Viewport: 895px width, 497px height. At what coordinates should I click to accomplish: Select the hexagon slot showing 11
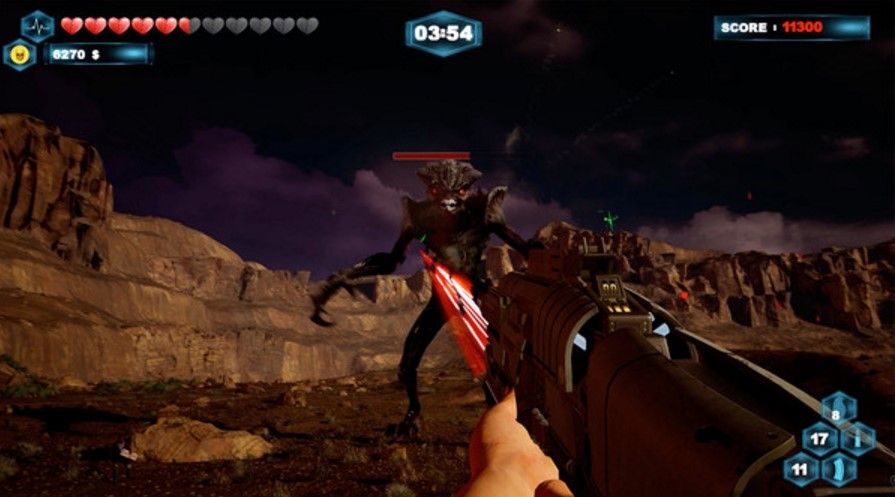800,468
